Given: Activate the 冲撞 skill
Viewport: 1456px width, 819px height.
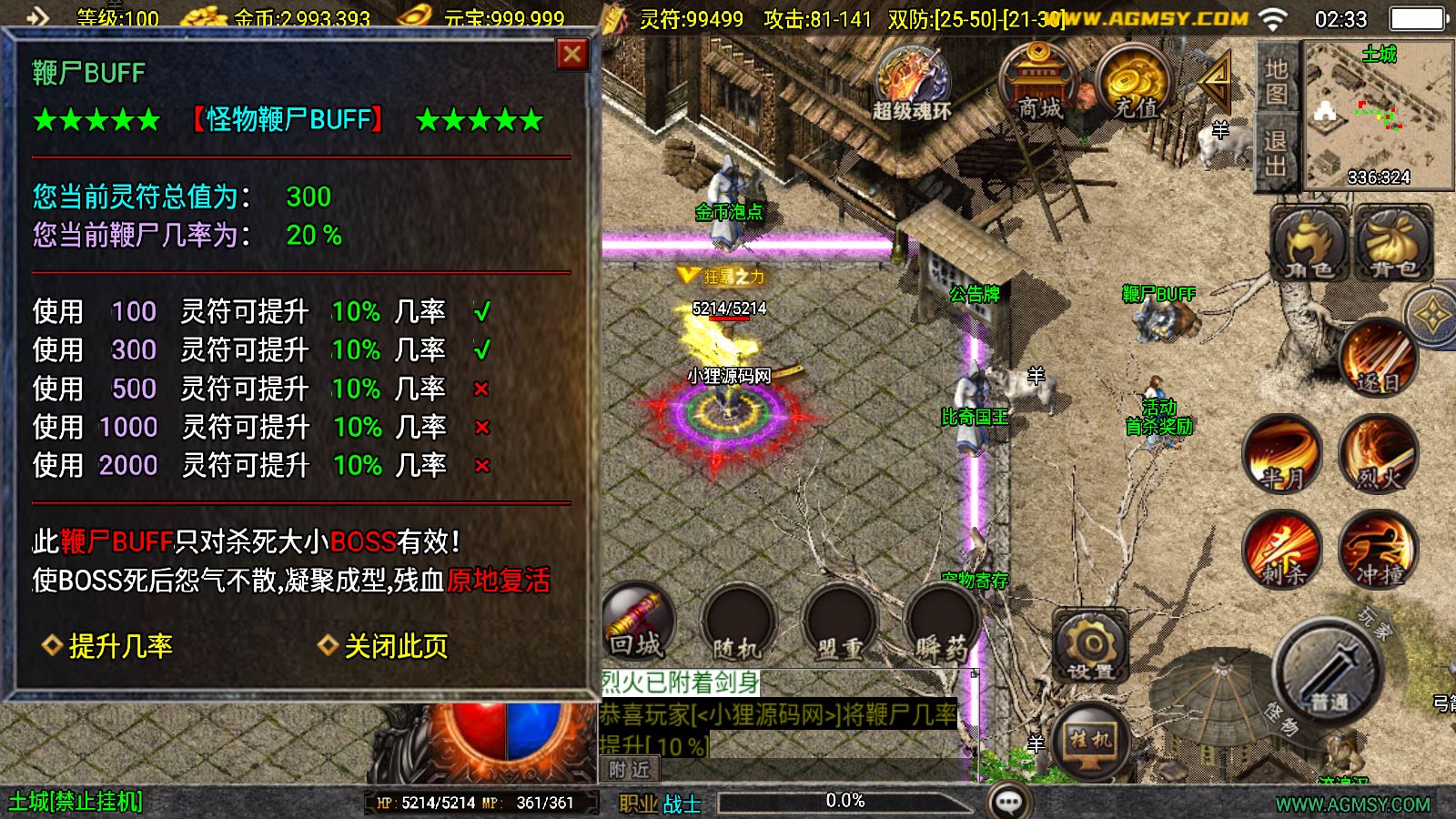Looking at the screenshot, I should tap(1378, 549).
